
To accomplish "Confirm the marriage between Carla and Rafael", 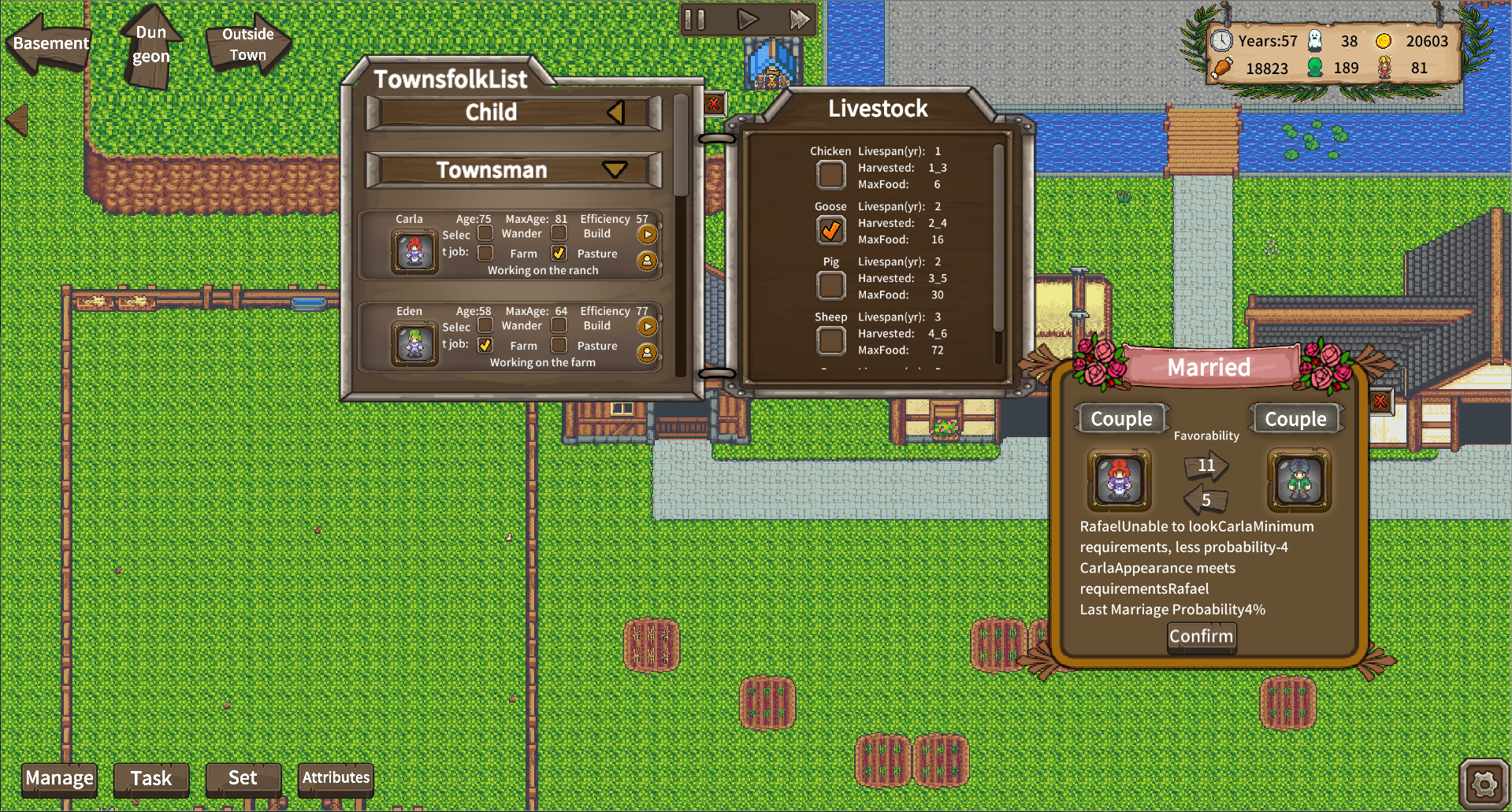I will [x=1200, y=636].
